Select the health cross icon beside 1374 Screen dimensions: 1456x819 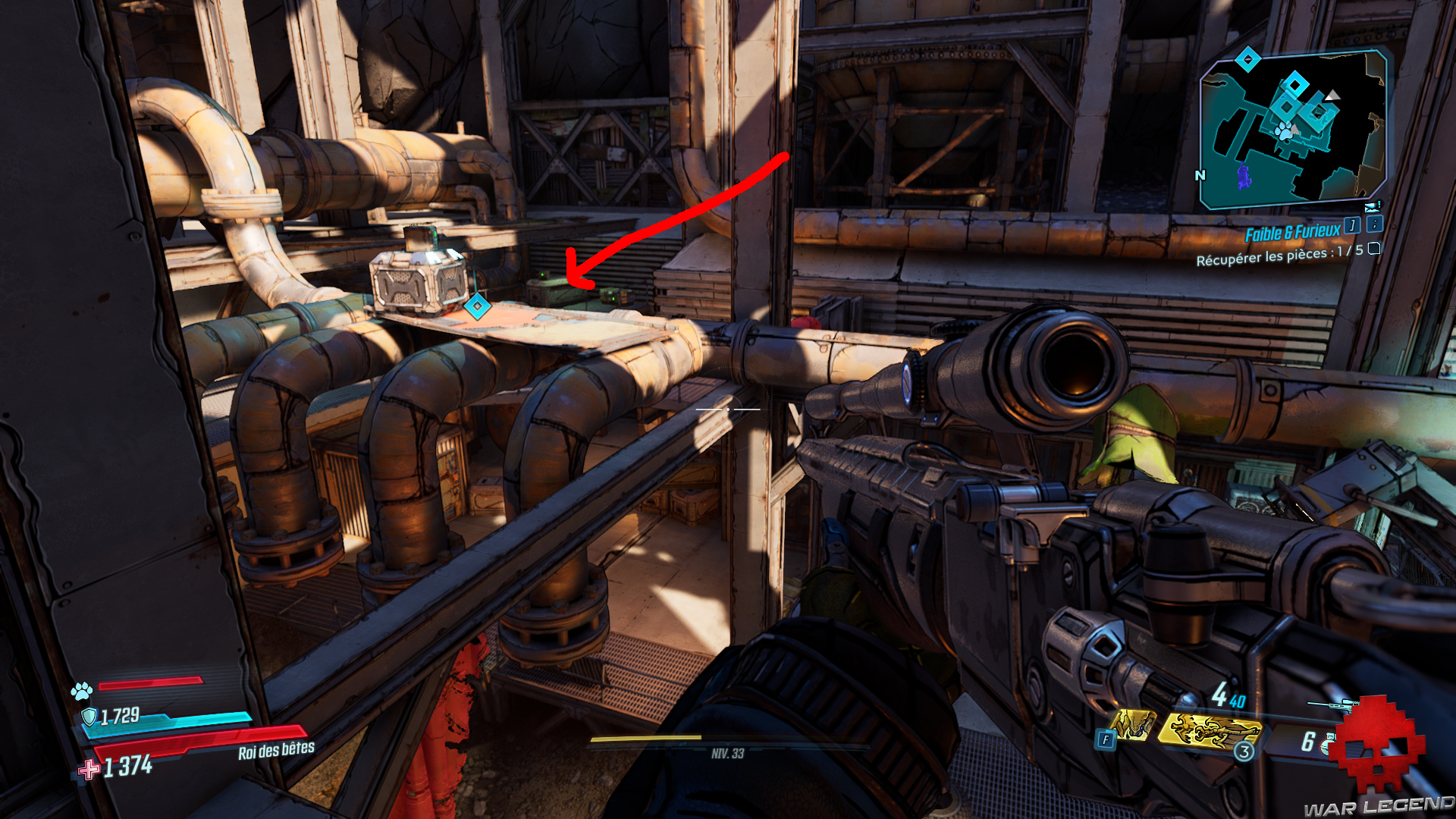pos(87,769)
